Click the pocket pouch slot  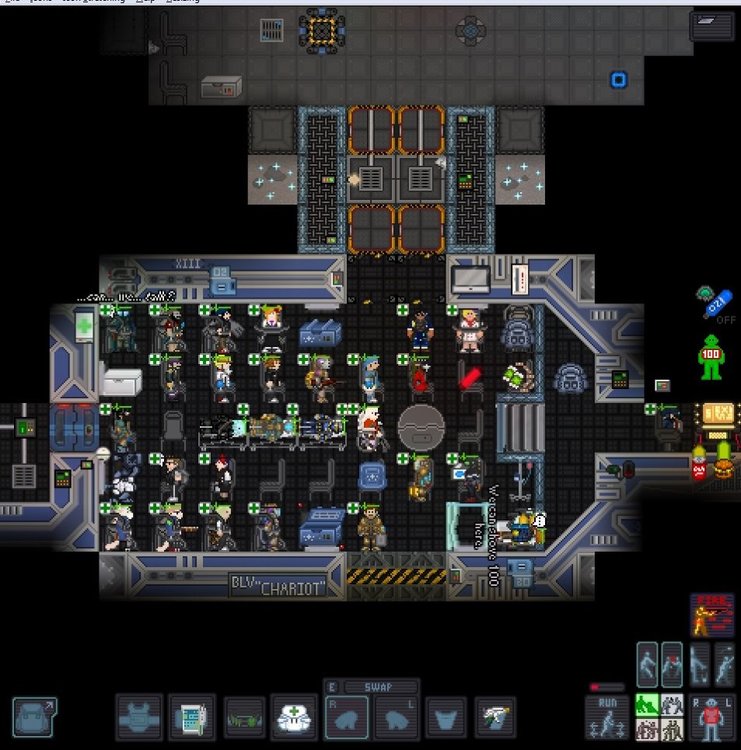[446, 718]
